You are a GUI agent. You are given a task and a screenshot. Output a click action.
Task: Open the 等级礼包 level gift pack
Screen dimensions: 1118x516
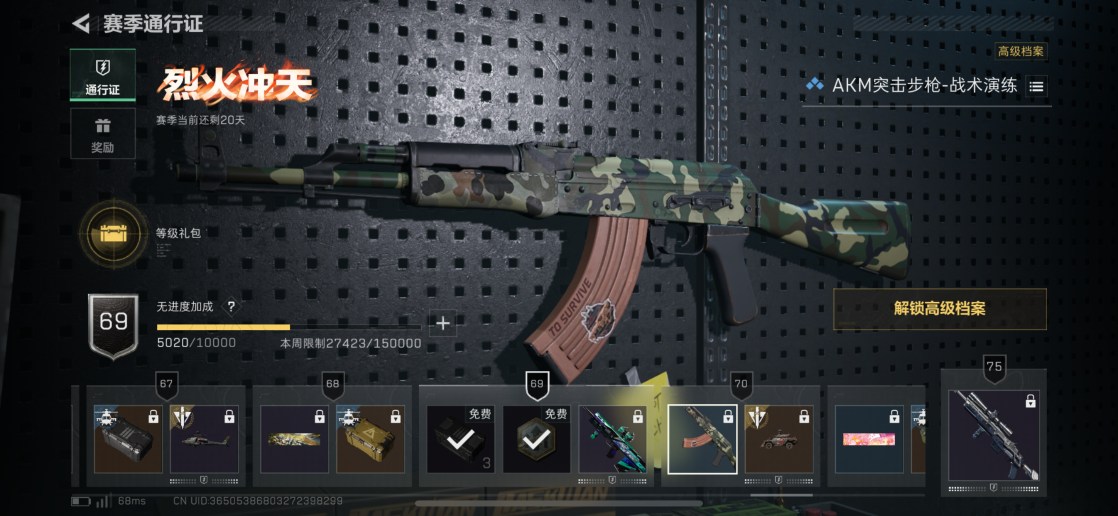tap(107, 234)
